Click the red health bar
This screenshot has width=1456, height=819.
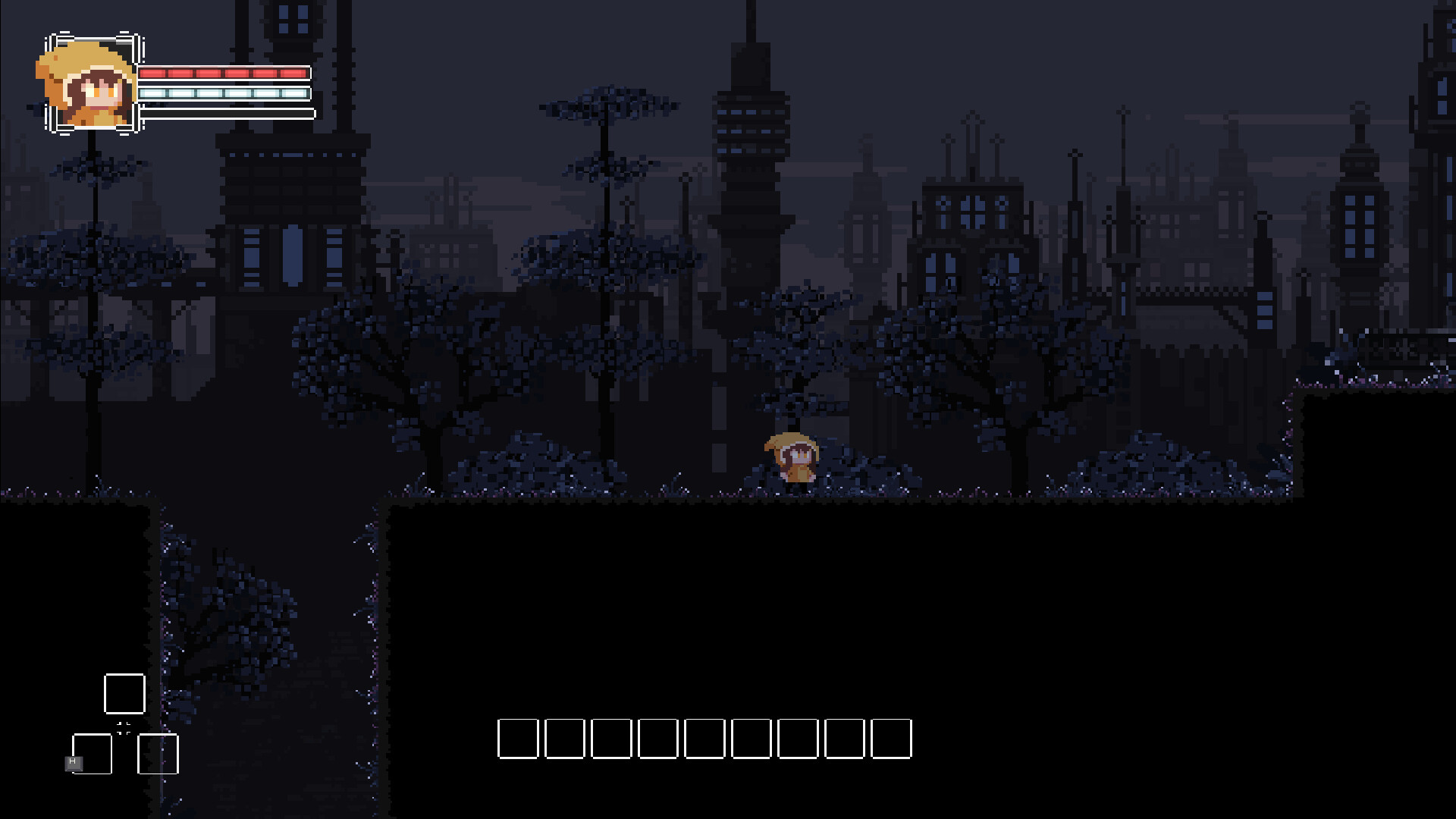click(x=224, y=74)
